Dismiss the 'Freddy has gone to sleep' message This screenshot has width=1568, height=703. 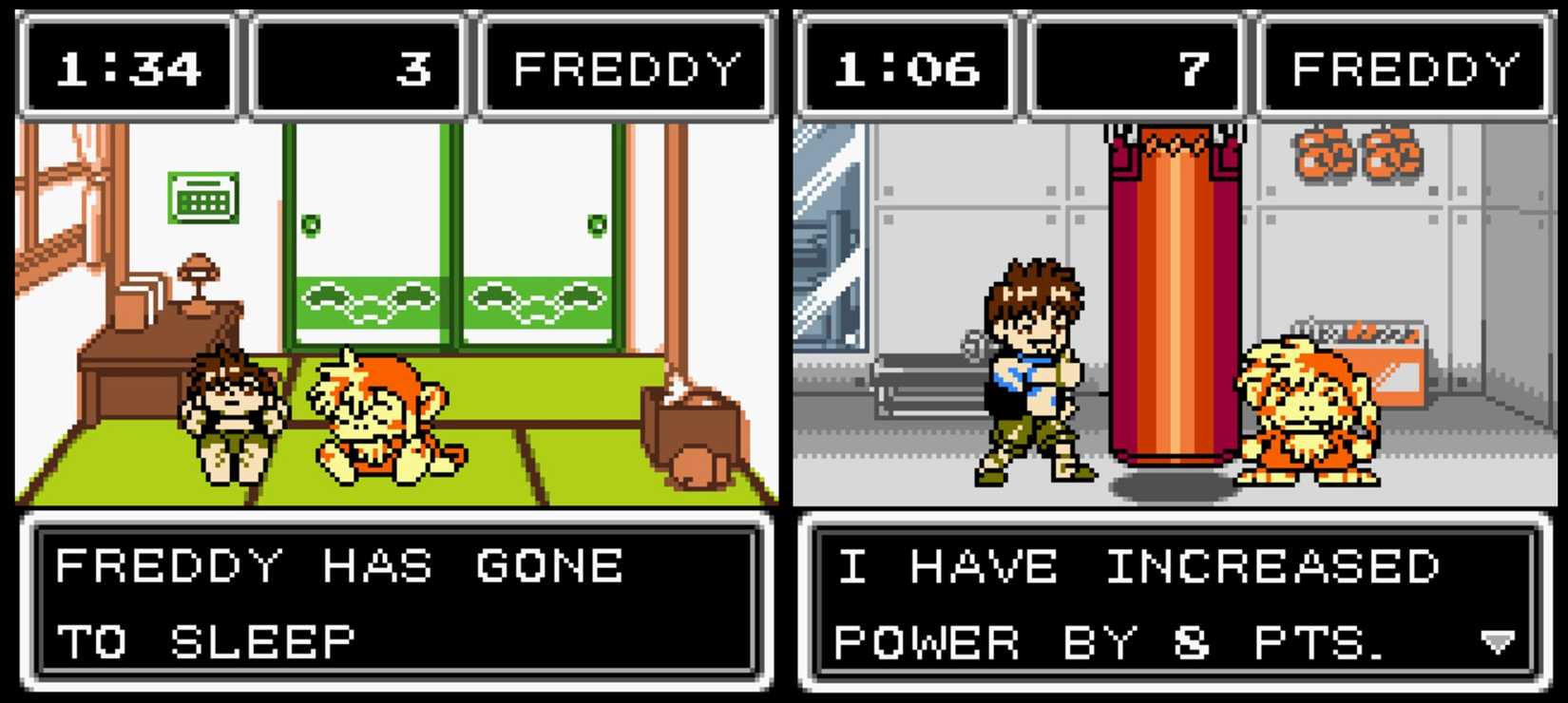coord(395,602)
